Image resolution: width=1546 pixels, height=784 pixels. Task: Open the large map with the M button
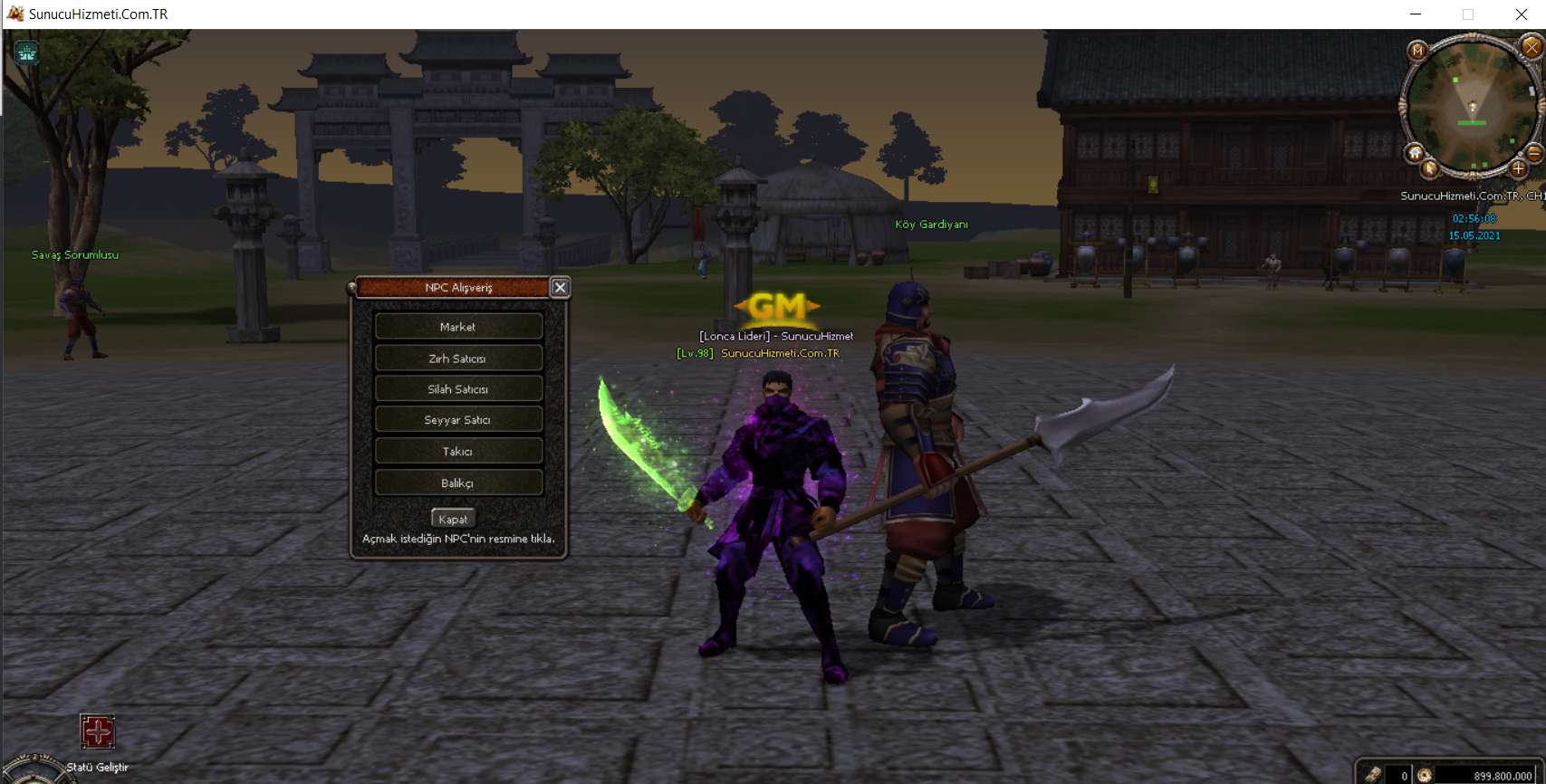coord(1418,51)
